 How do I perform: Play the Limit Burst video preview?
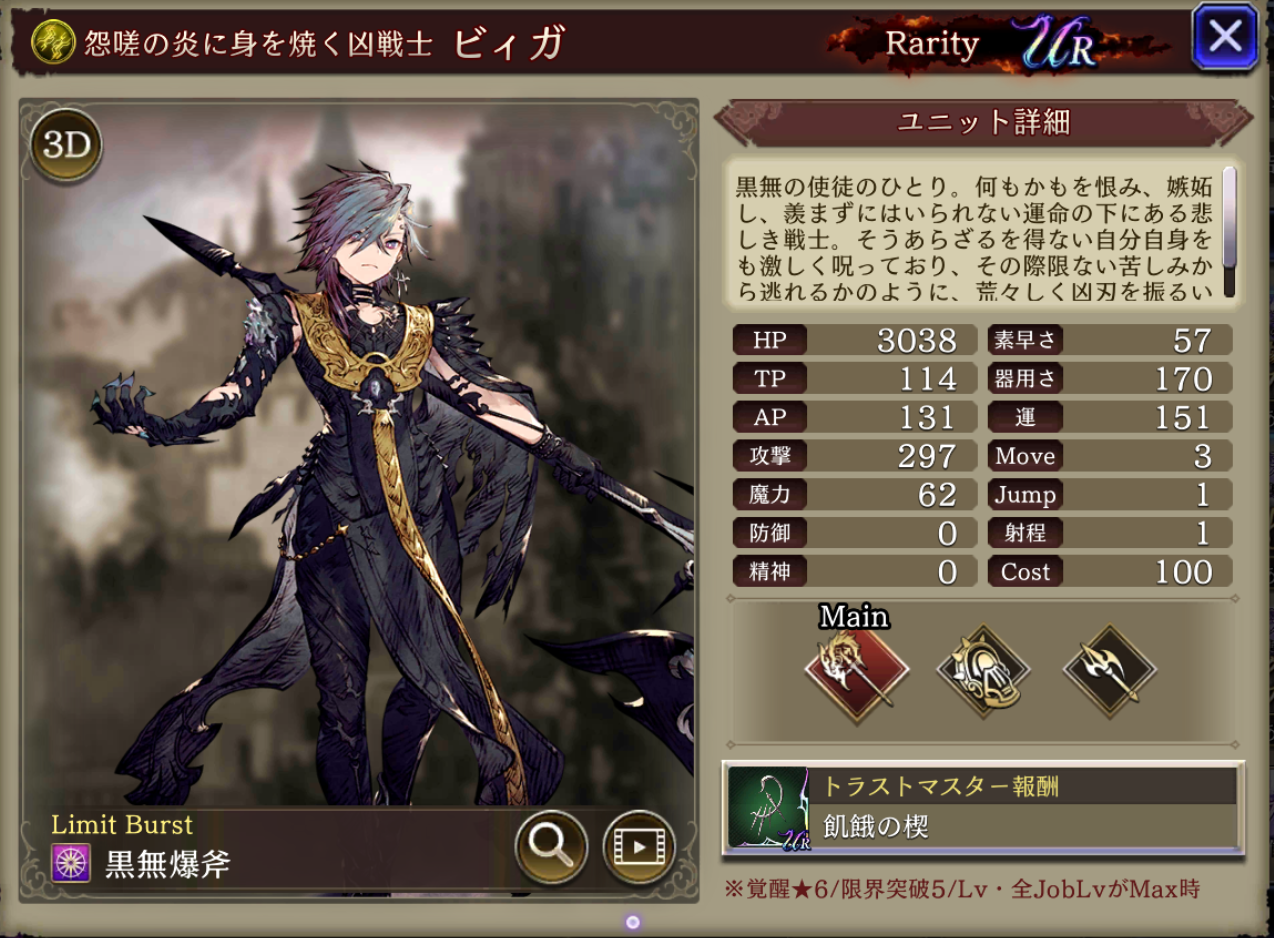click(x=639, y=846)
